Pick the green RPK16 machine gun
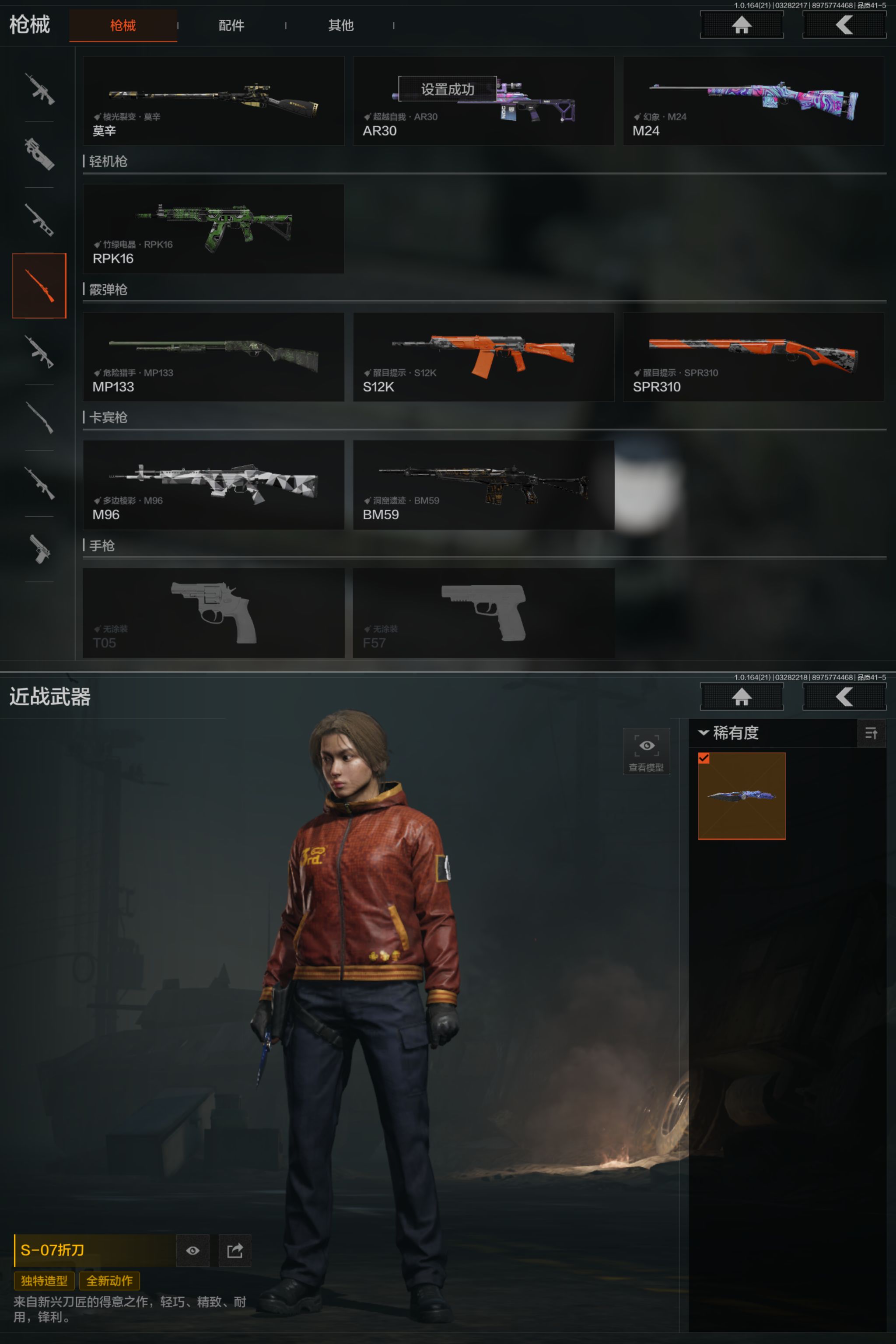The width and height of the screenshot is (896, 1344). [213, 228]
